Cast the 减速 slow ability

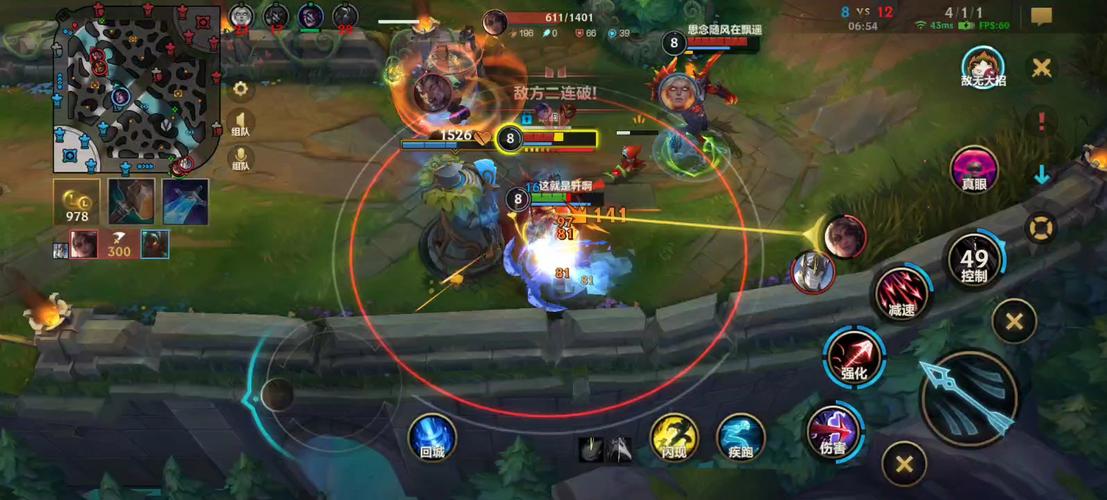pyautogui.click(x=901, y=295)
